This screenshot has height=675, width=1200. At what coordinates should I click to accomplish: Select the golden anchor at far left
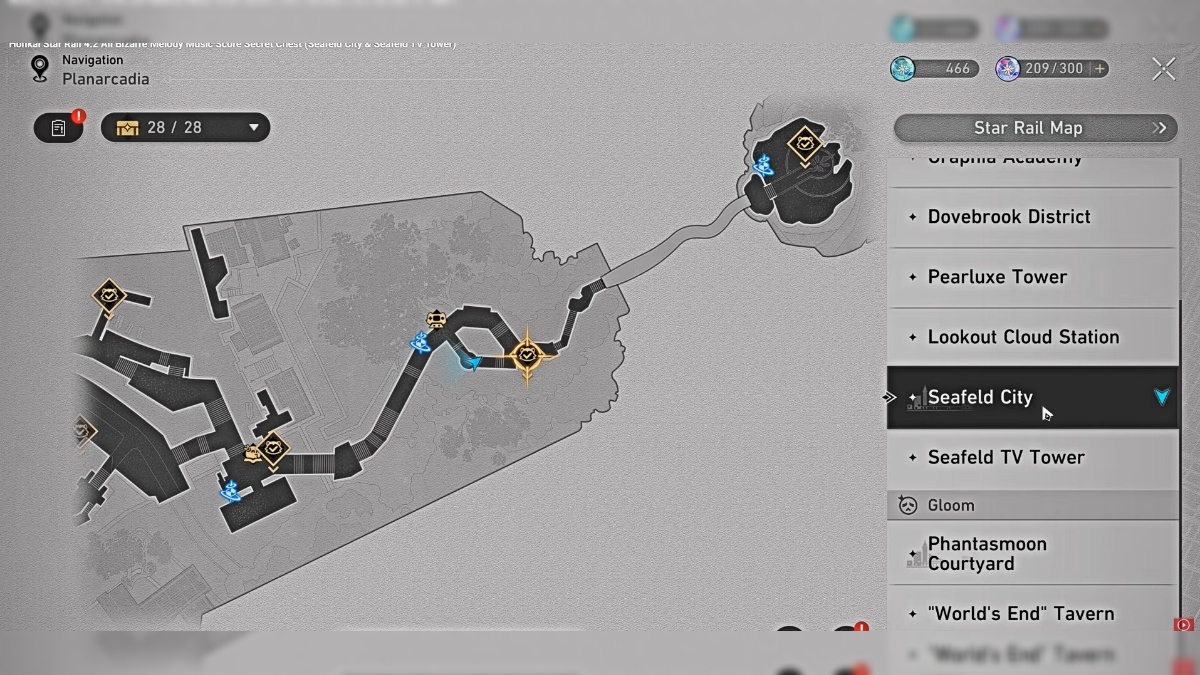pos(108,295)
